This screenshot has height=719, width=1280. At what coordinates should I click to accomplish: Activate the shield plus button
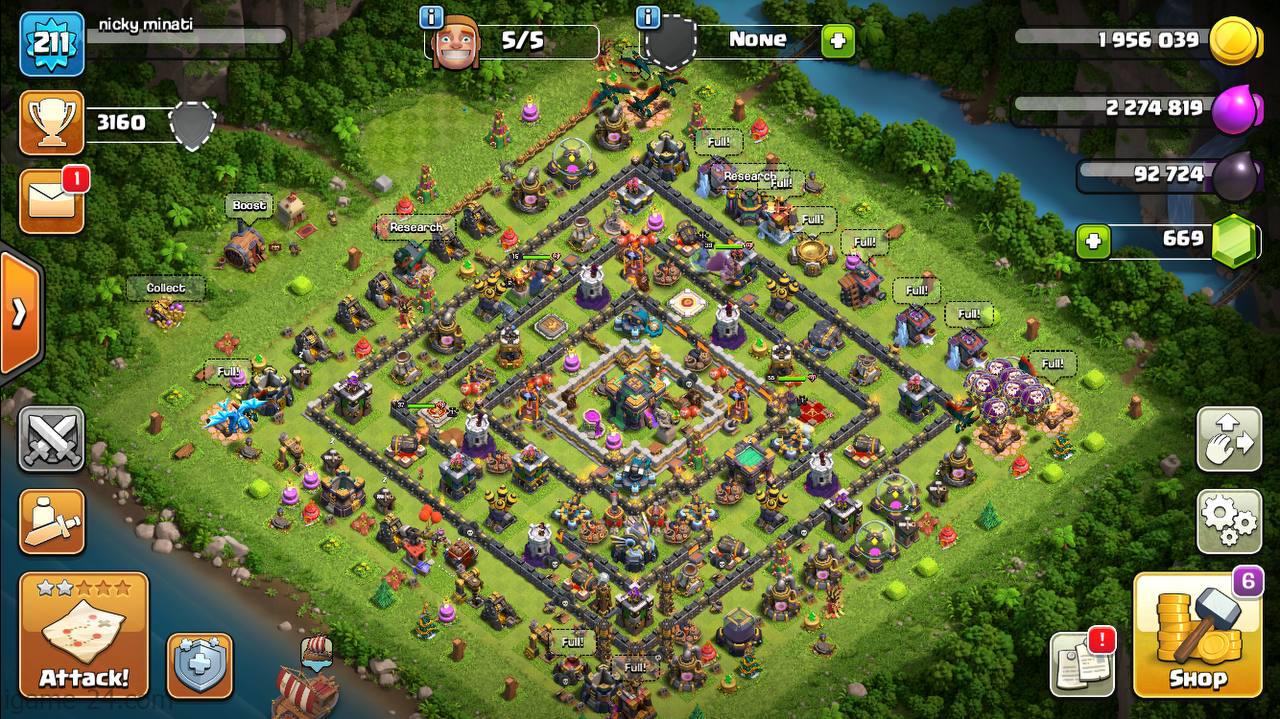tap(199, 665)
